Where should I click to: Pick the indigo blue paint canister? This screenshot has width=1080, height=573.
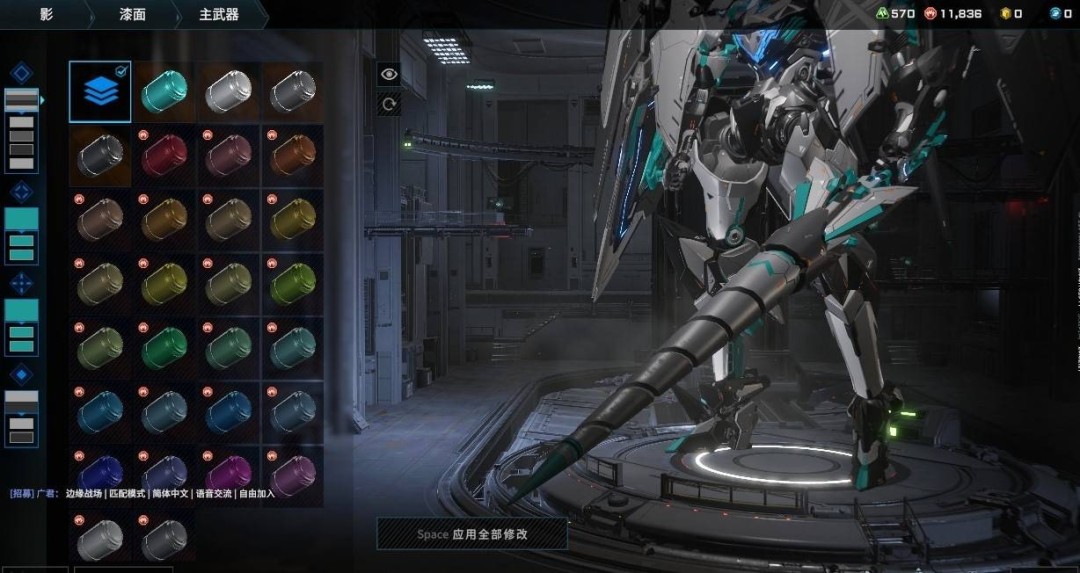coord(100,473)
